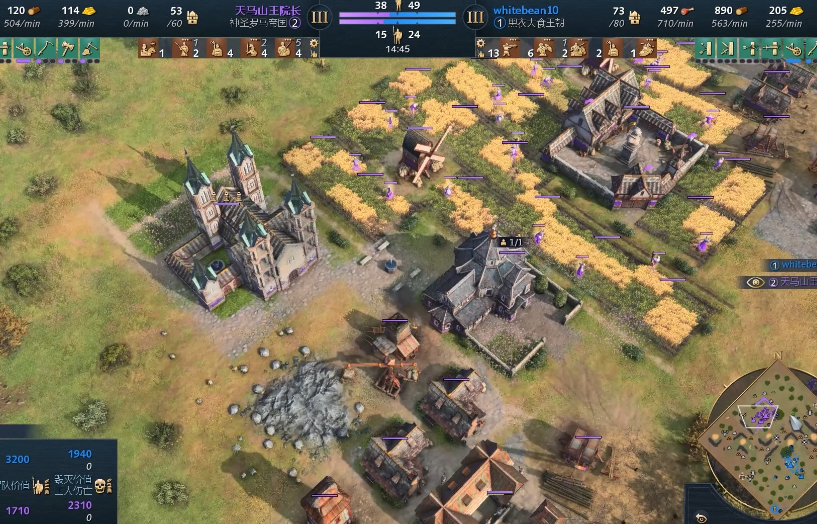This screenshot has width=817, height=524.
Task: Click the House of Wisdom 1/1 garrison marker
Action: tap(510, 242)
